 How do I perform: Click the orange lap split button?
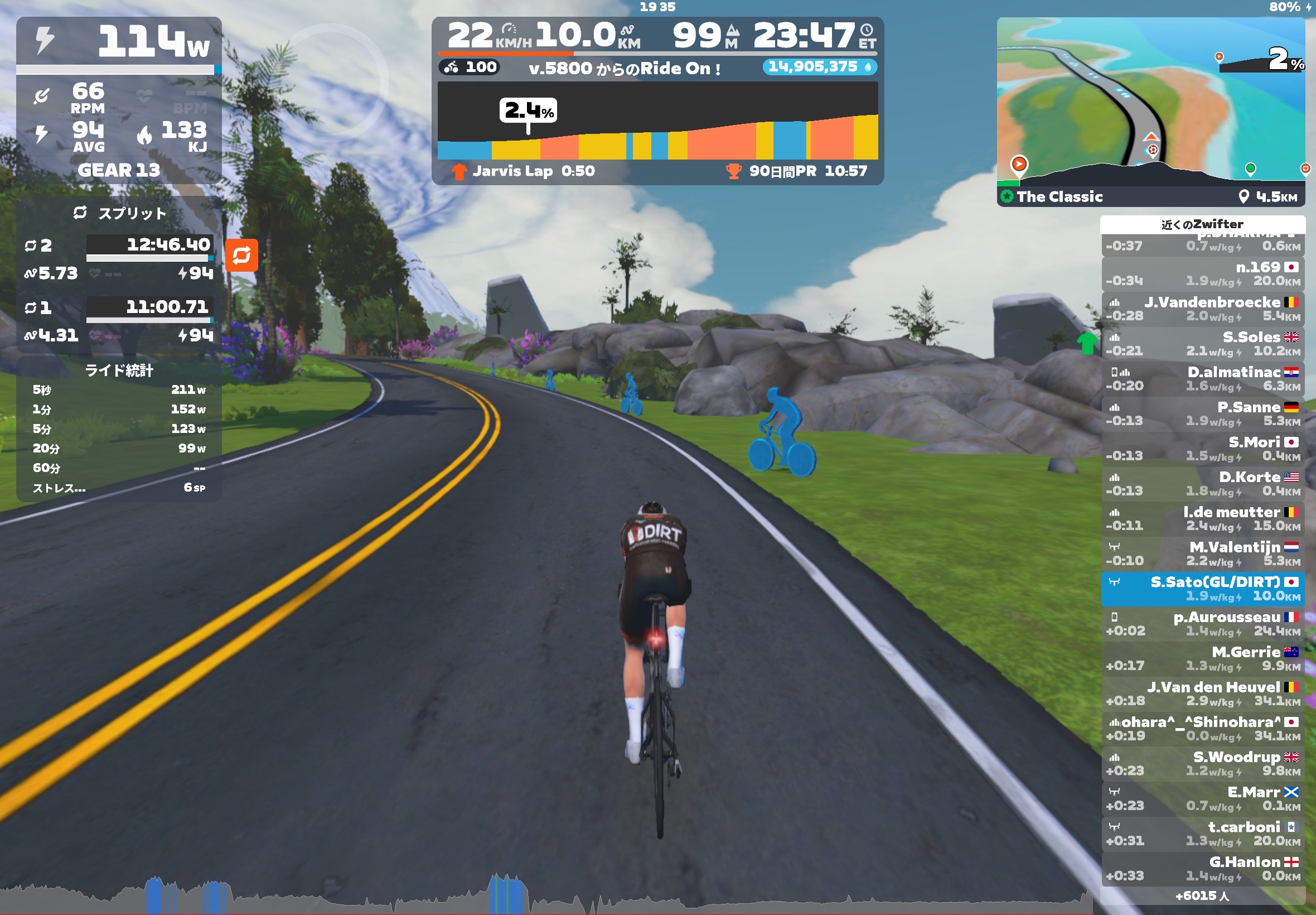coord(241,255)
